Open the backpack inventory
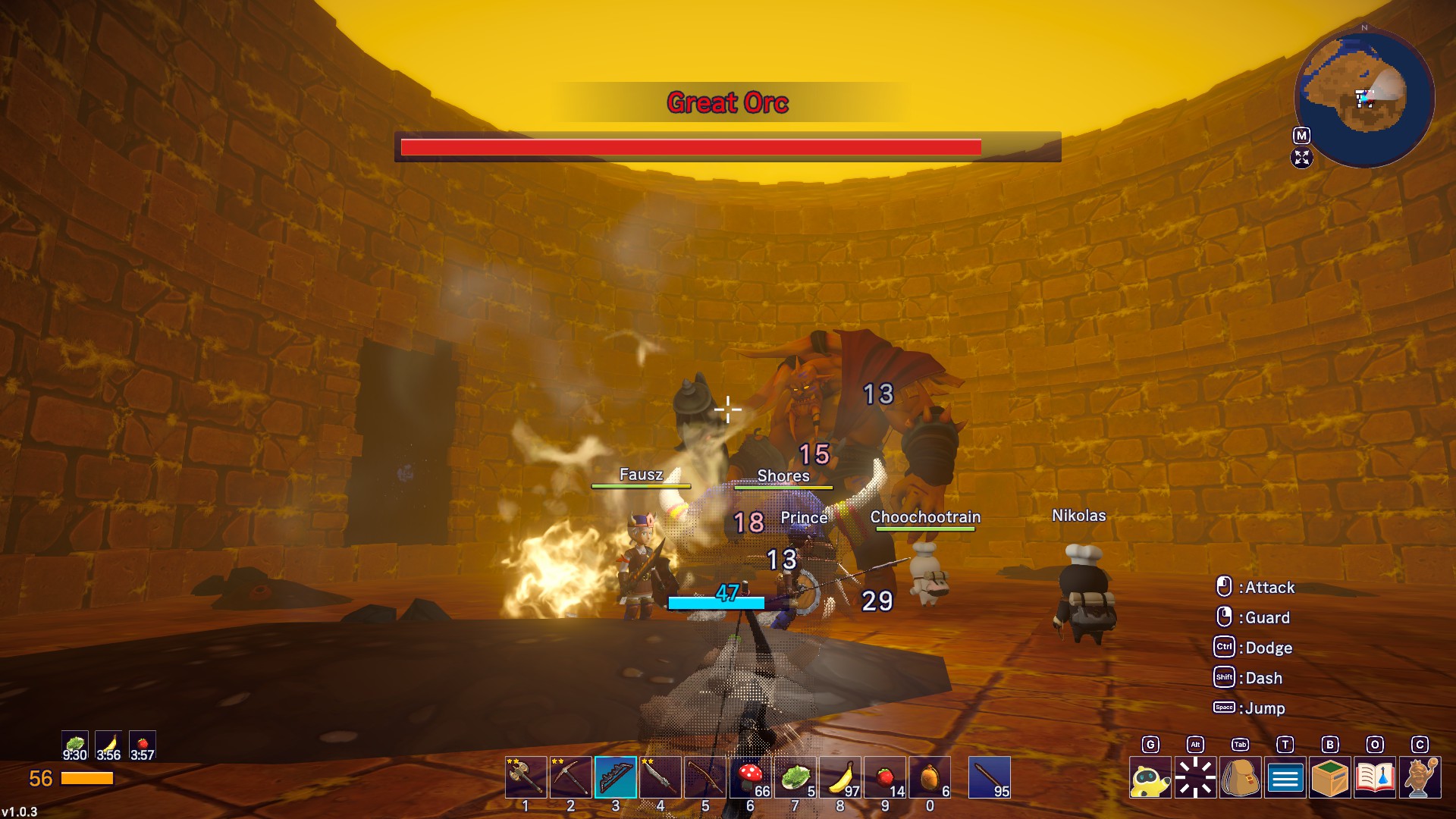Image resolution: width=1456 pixels, height=819 pixels. [x=1241, y=778]
